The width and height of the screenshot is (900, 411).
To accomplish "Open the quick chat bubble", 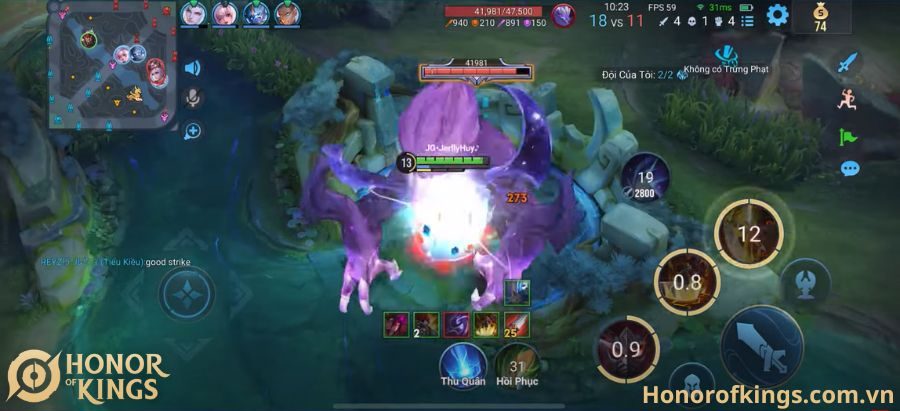I will tap(849, 168).
